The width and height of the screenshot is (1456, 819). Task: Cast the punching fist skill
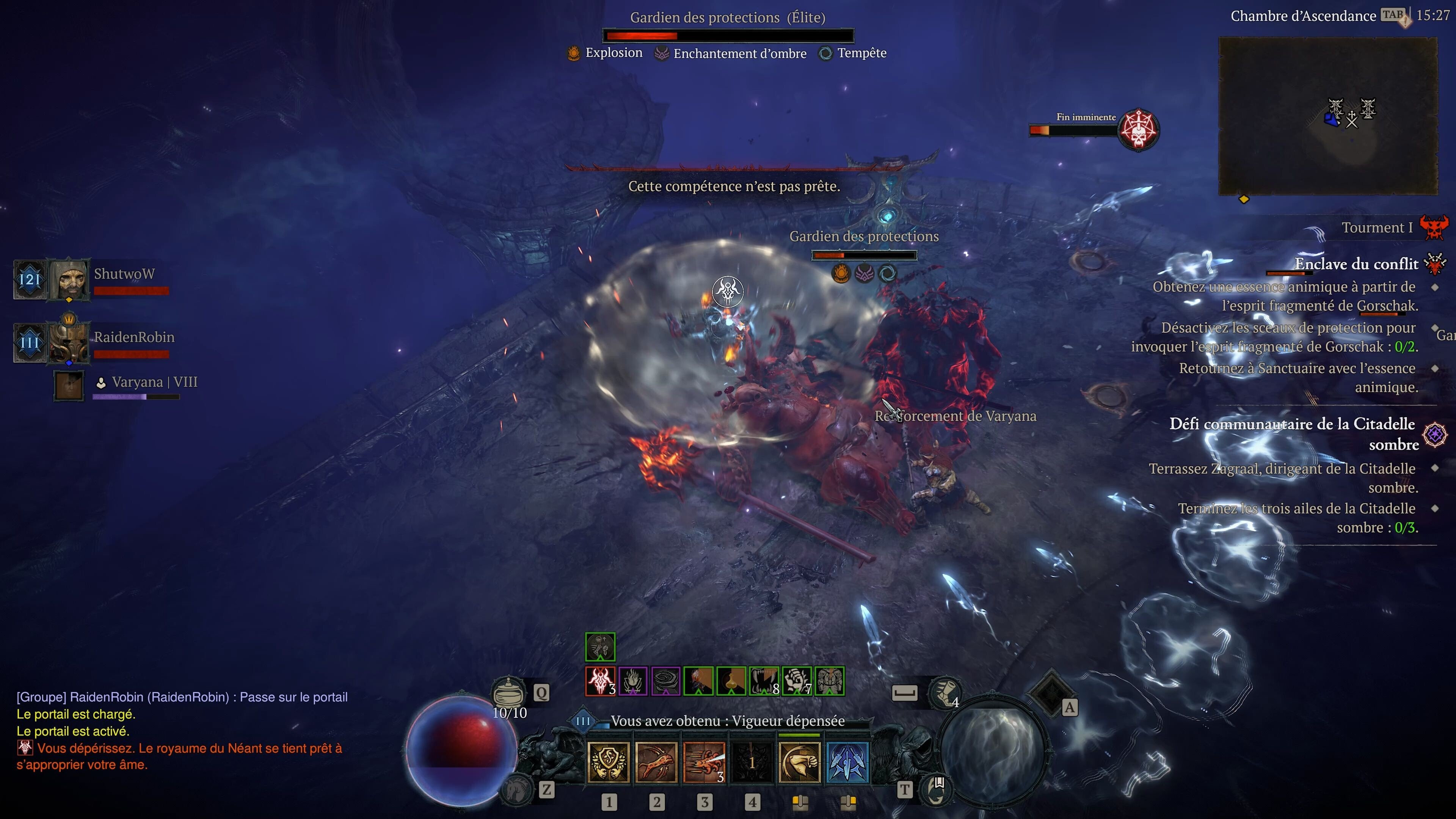pos(799,762)
